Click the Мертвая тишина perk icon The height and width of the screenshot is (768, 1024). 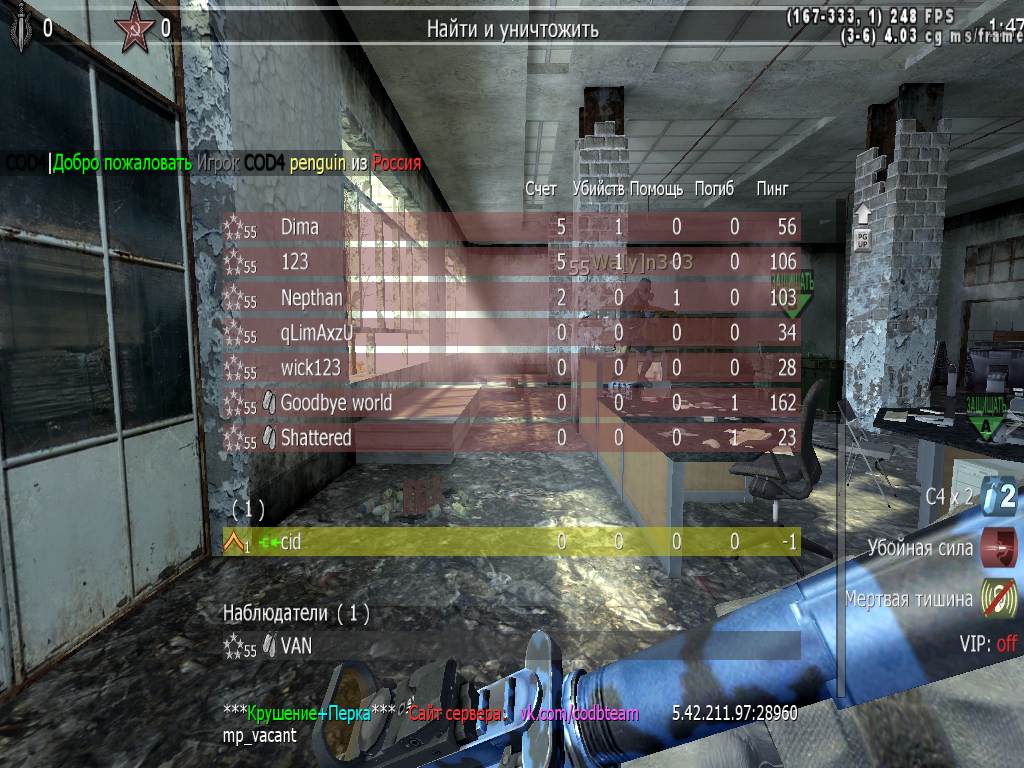(x=998, y=599)
